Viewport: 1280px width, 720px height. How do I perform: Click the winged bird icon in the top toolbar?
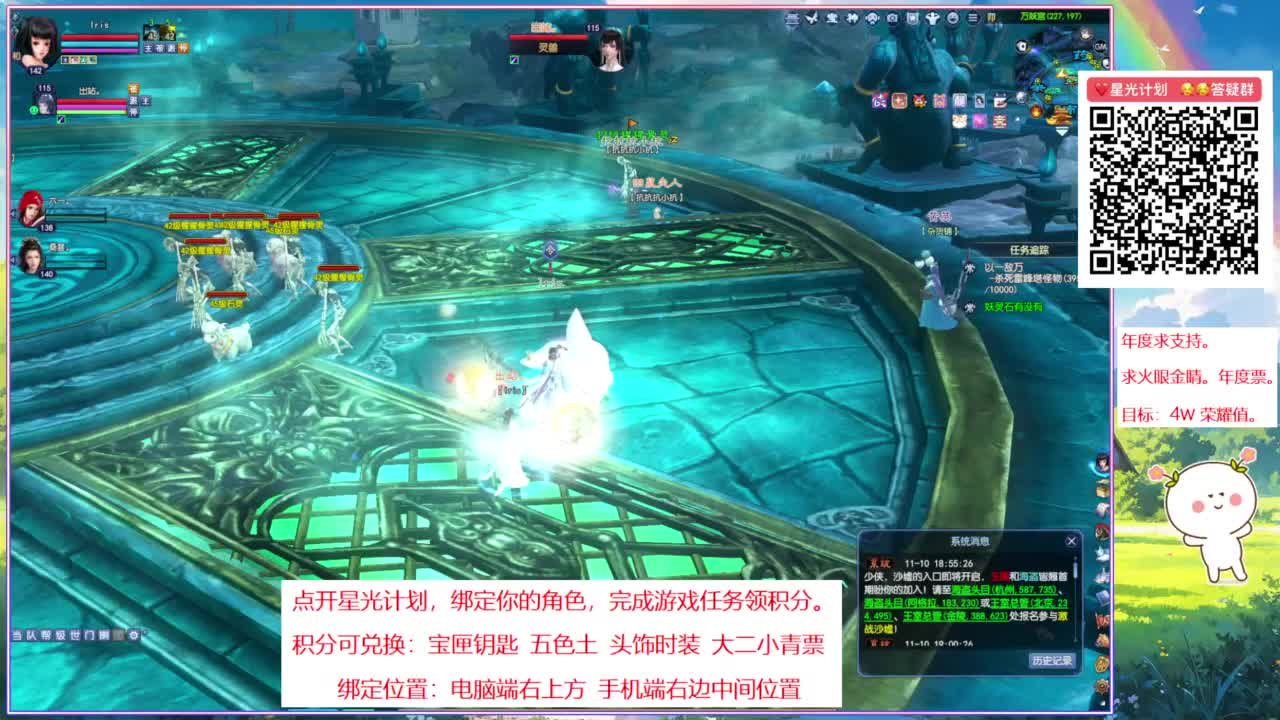(x=811, y=17)
